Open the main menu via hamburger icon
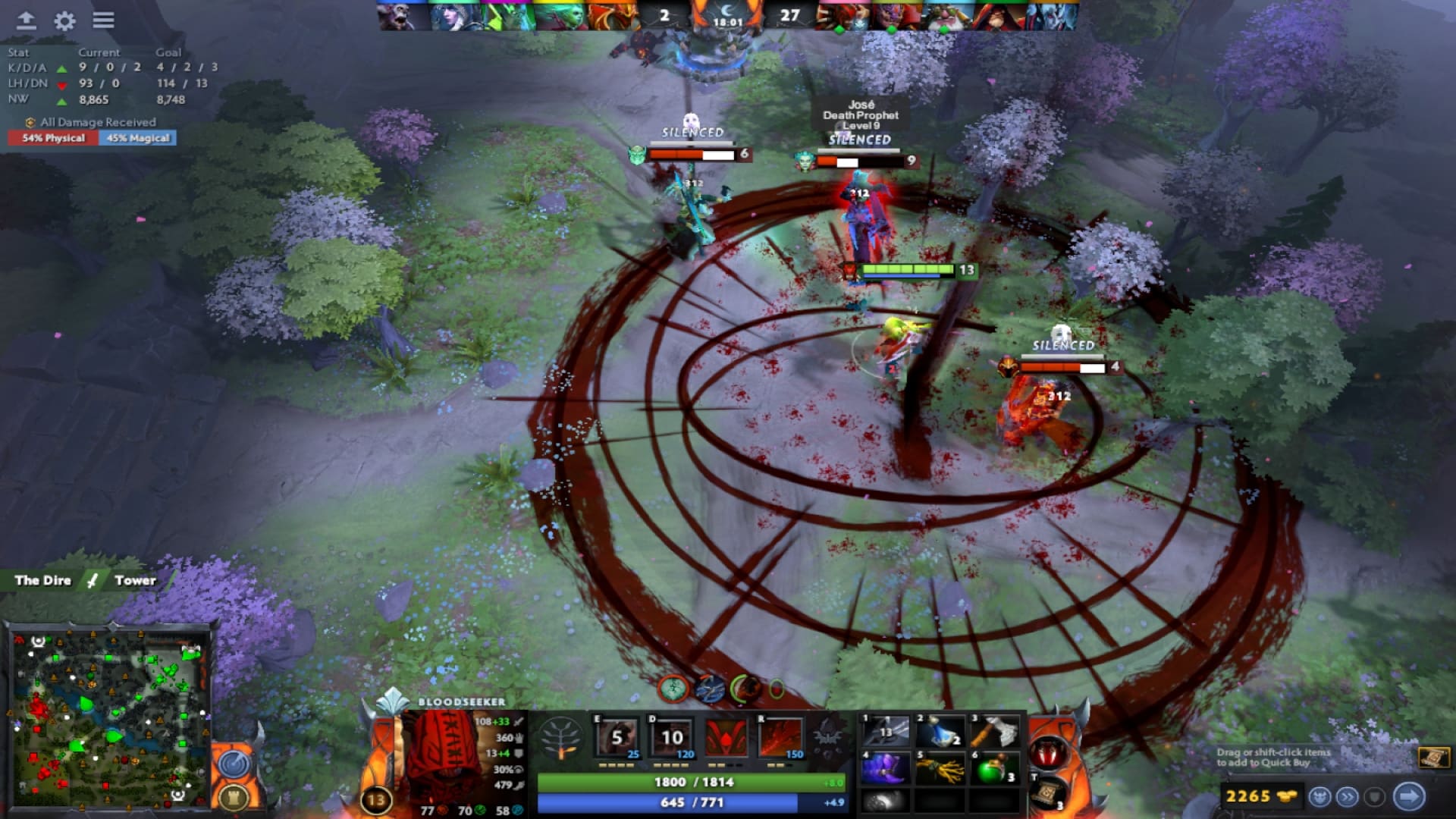This screenshot has height=819, width=1456. (102, 20)
